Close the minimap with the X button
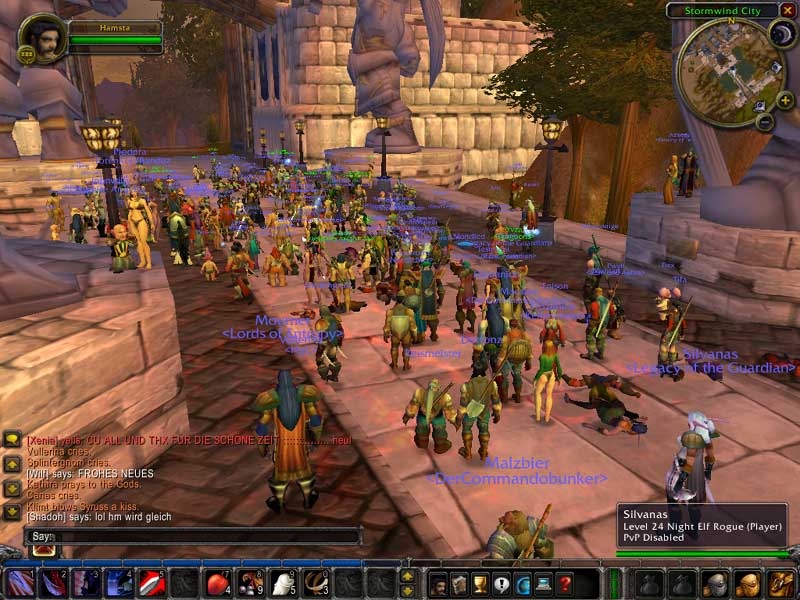This screenshot has height=600, width=800. click(x=787, y=10)
